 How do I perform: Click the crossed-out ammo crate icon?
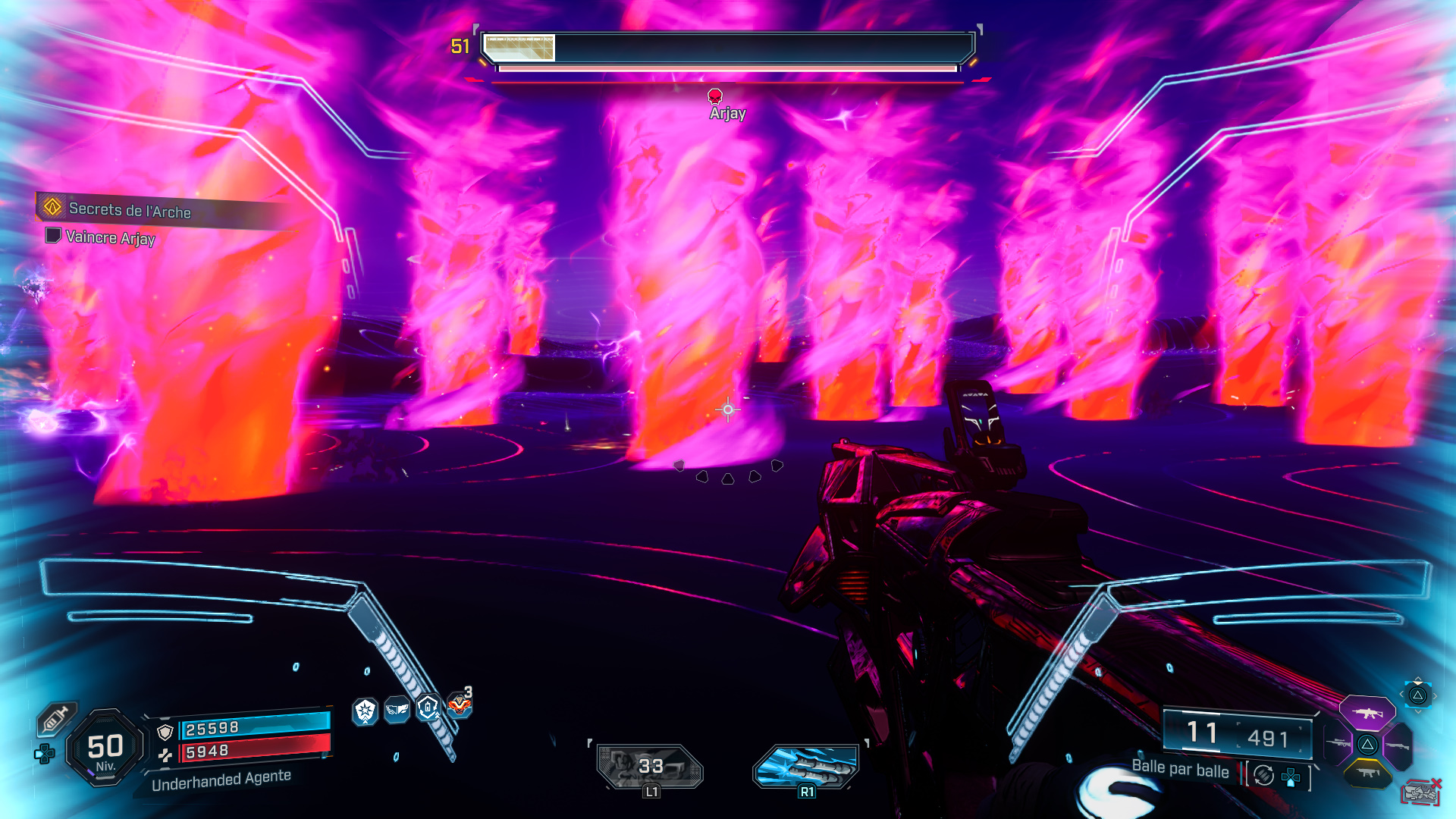[1421, 792]
